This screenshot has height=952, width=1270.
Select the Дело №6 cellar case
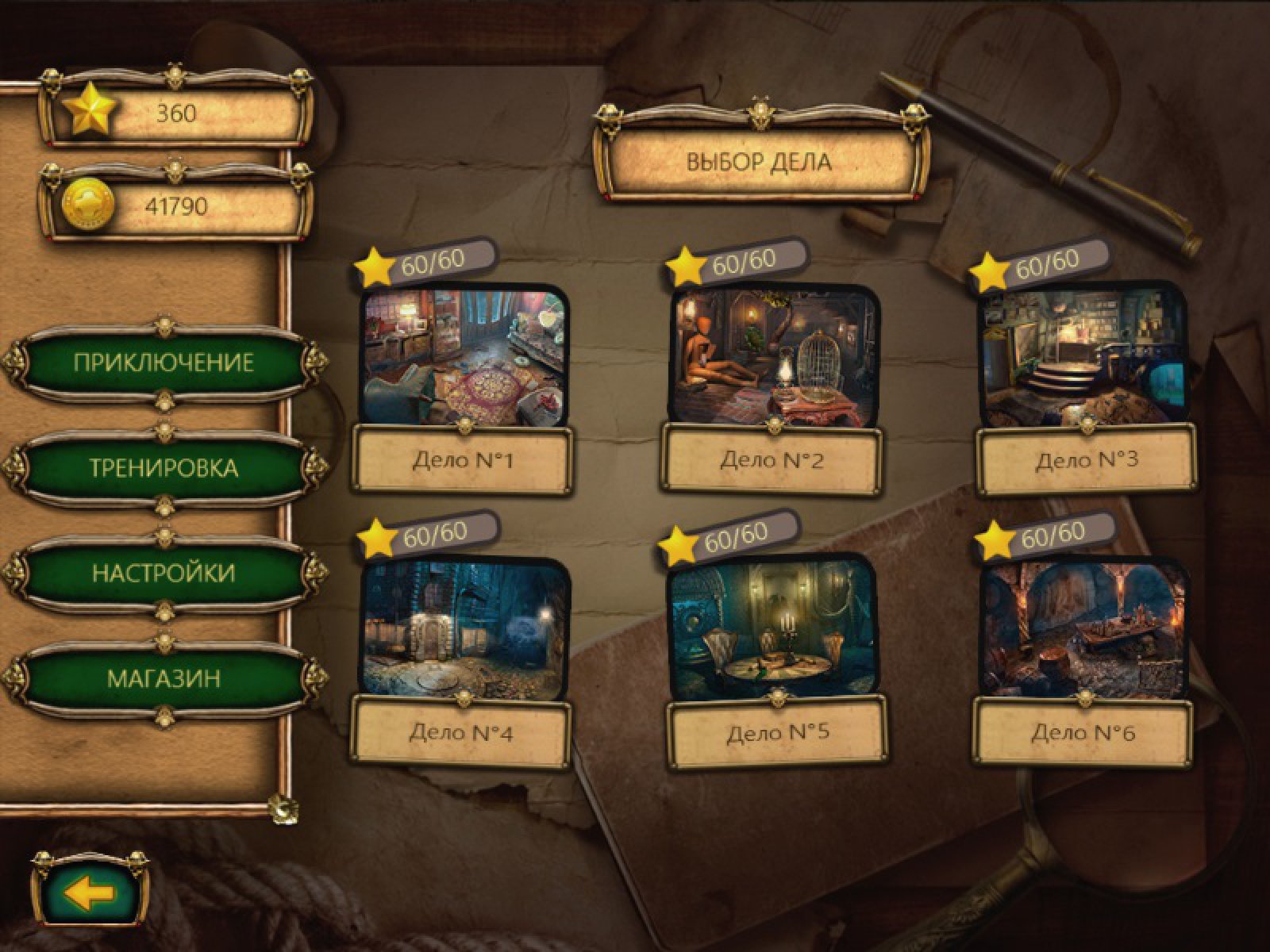click(x=1084, y=628)
